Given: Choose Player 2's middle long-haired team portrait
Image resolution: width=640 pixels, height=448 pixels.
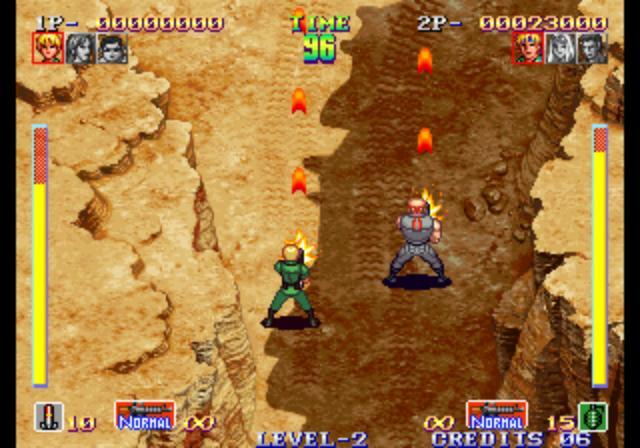Looking at the screenshot, I should click(x=560, y=48).
